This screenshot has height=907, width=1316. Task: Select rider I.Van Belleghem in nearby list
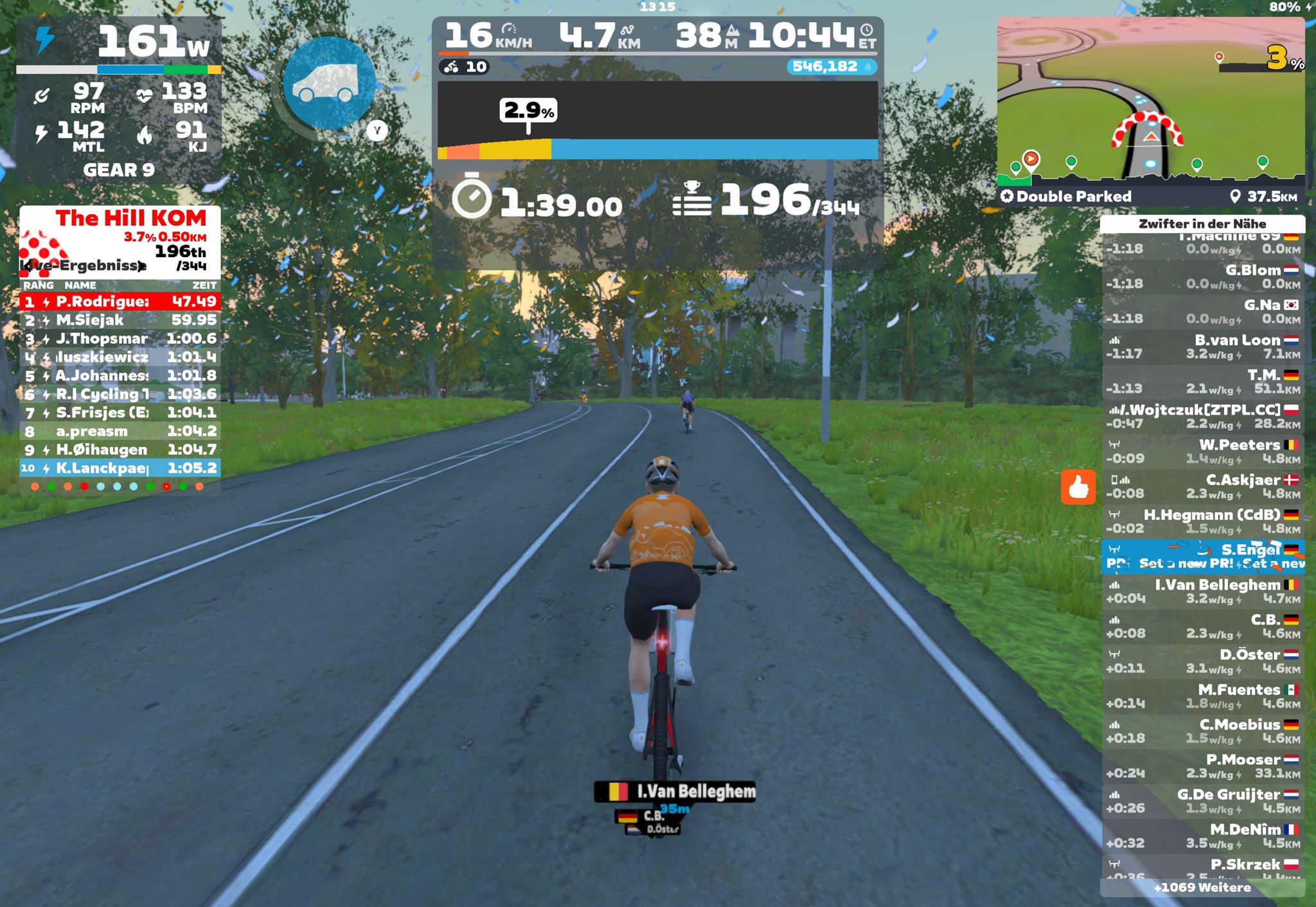(x=1202, y=591)
